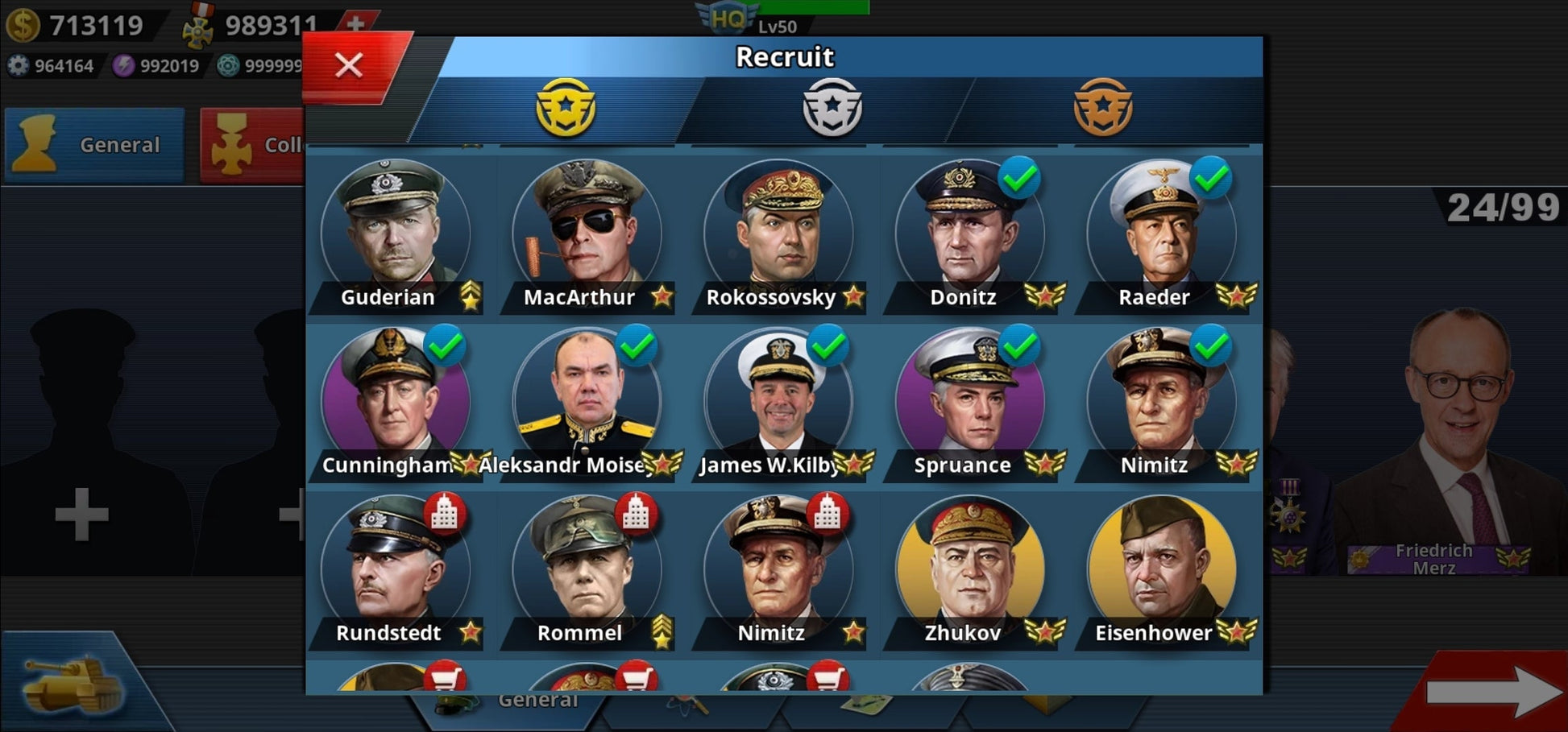Switch to the silver medal tab
1568x732 pixels.
(x=832, y=108)
